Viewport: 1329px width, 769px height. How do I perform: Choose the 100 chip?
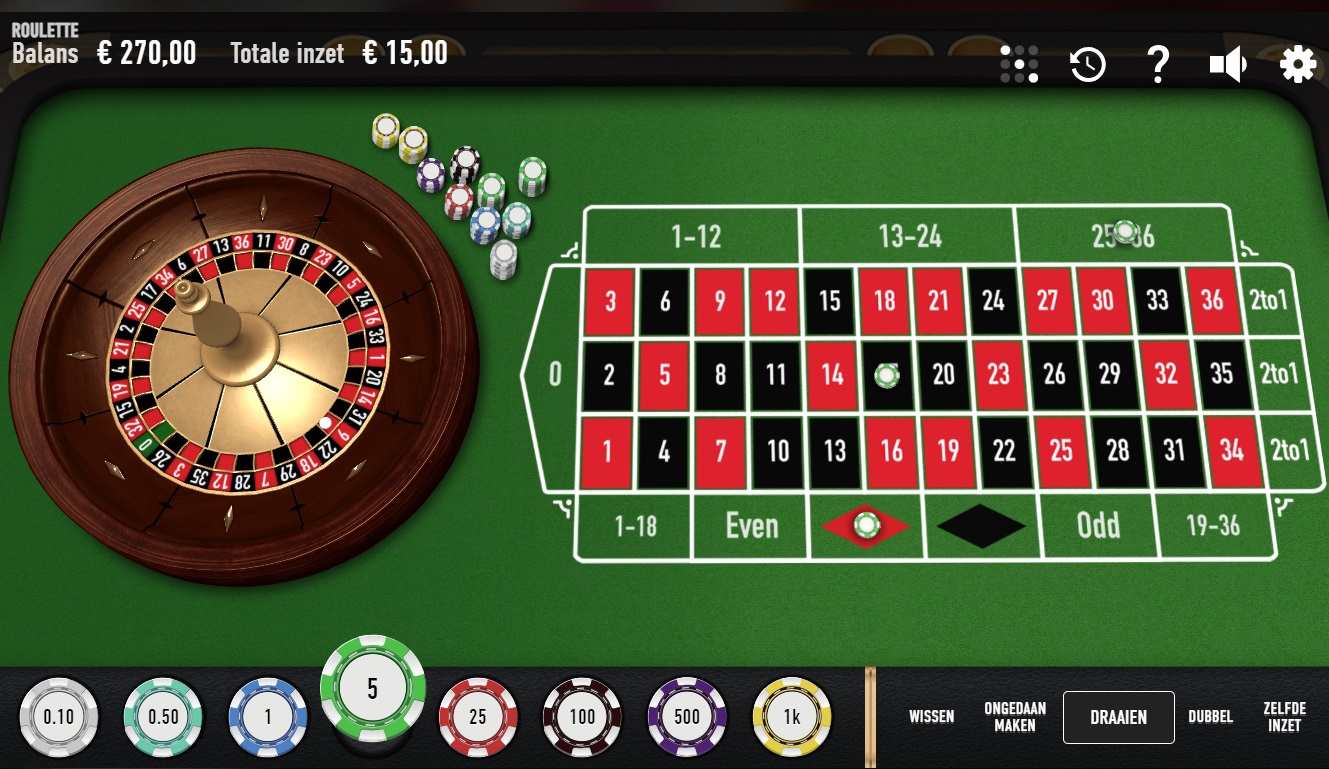(x=581, y=717)
